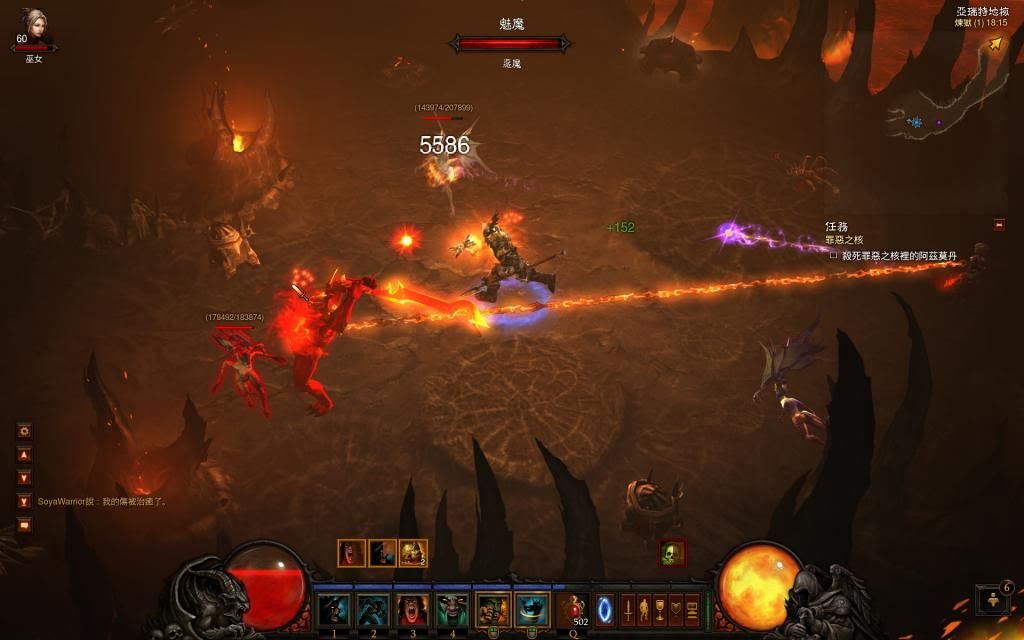Select the left mouse button skill icon
1024x640 pixels.
(492, 608)
